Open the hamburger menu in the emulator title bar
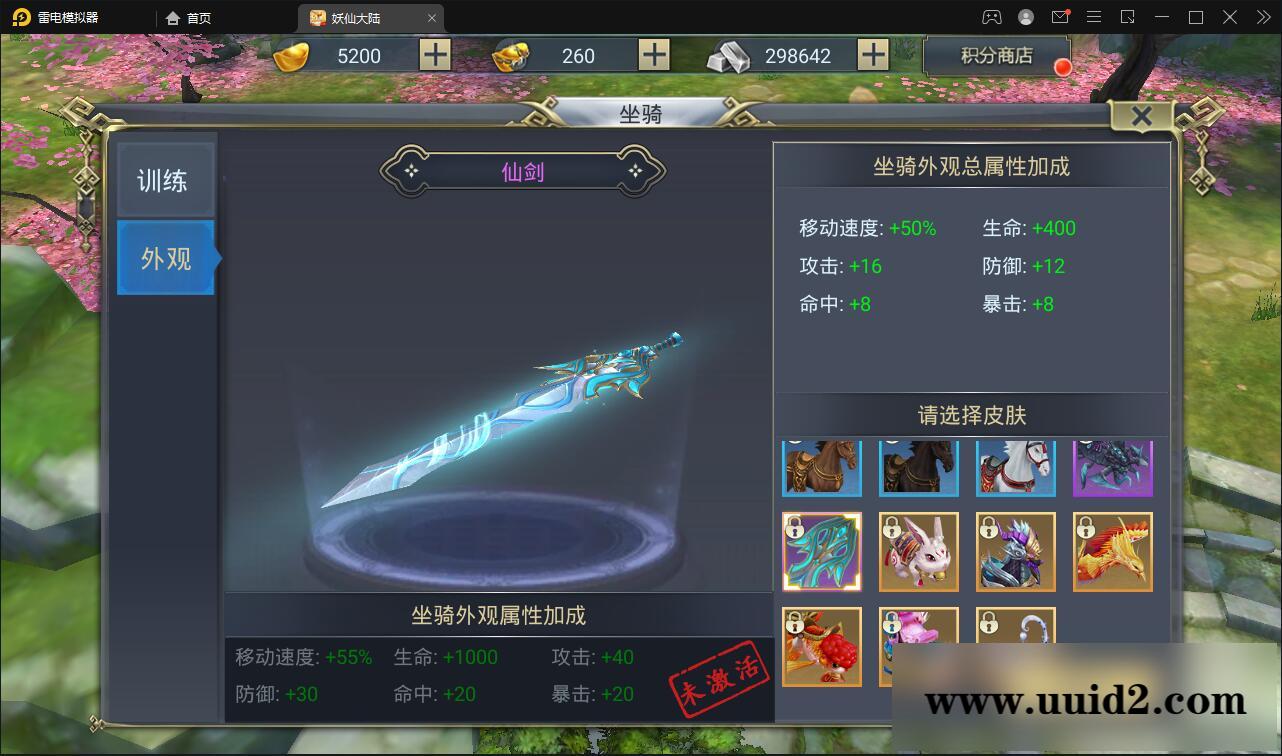1282x756 pixels. pos(1094,17)
